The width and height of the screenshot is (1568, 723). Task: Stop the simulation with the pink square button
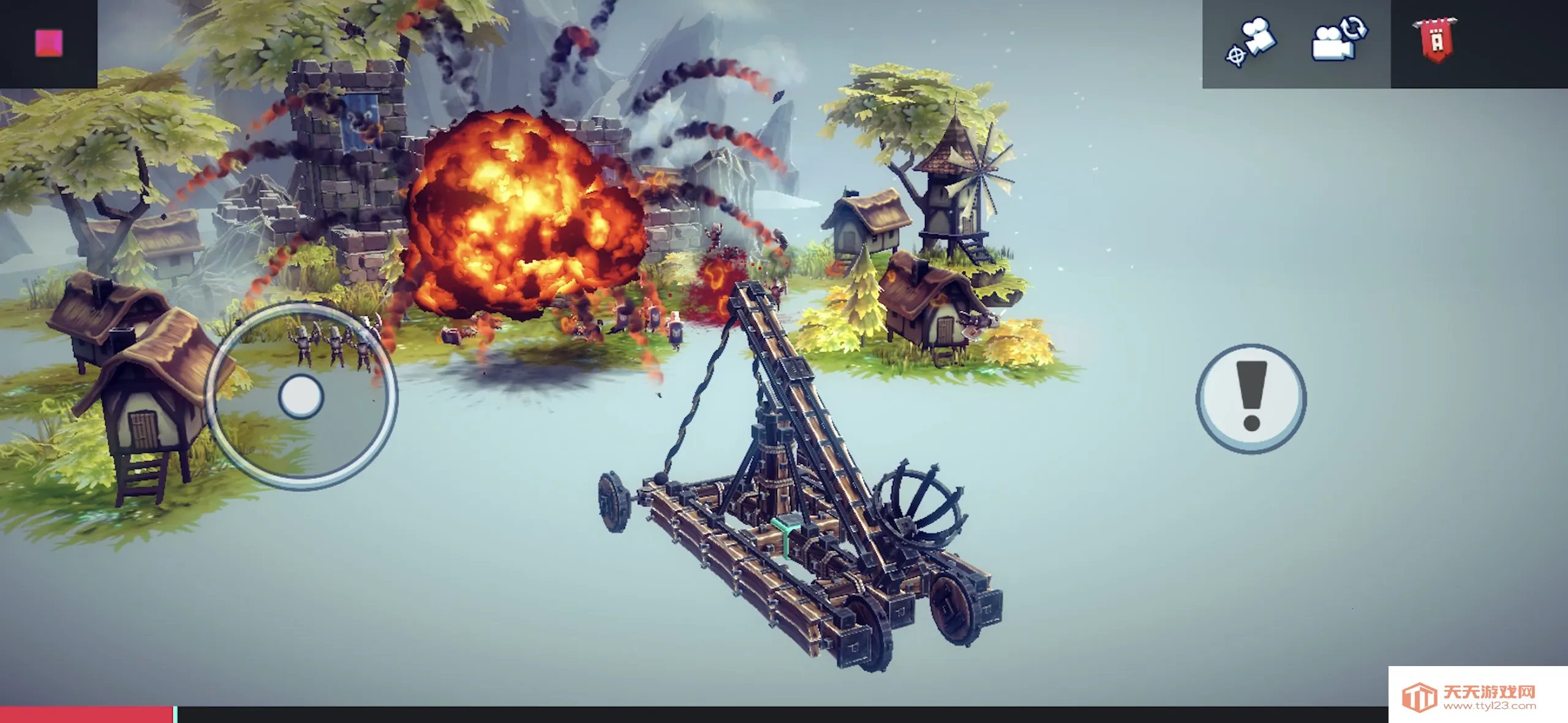pyautogui.click(x=48, y=43)
